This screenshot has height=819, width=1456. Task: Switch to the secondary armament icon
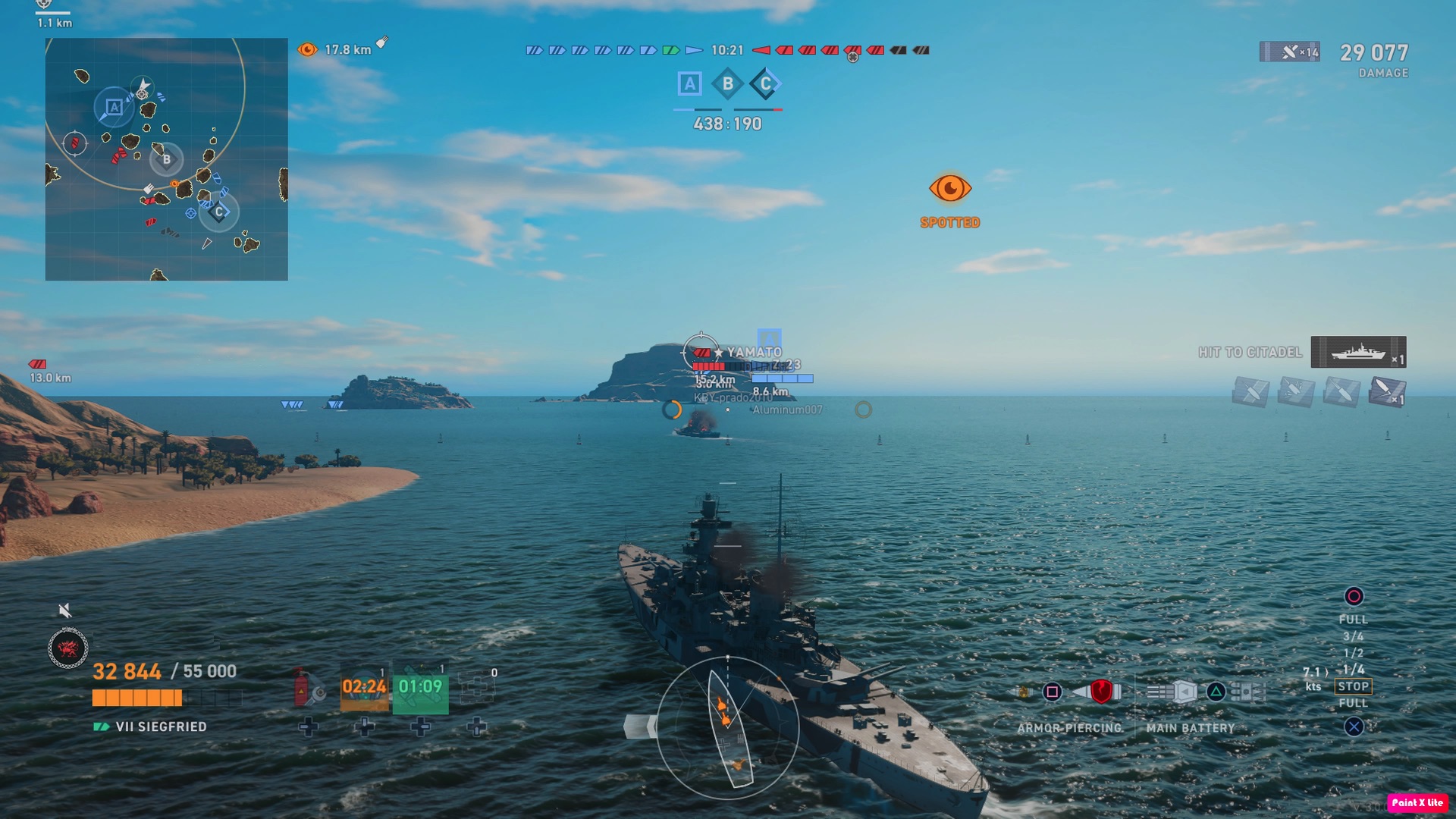[x=1247, y=692]
